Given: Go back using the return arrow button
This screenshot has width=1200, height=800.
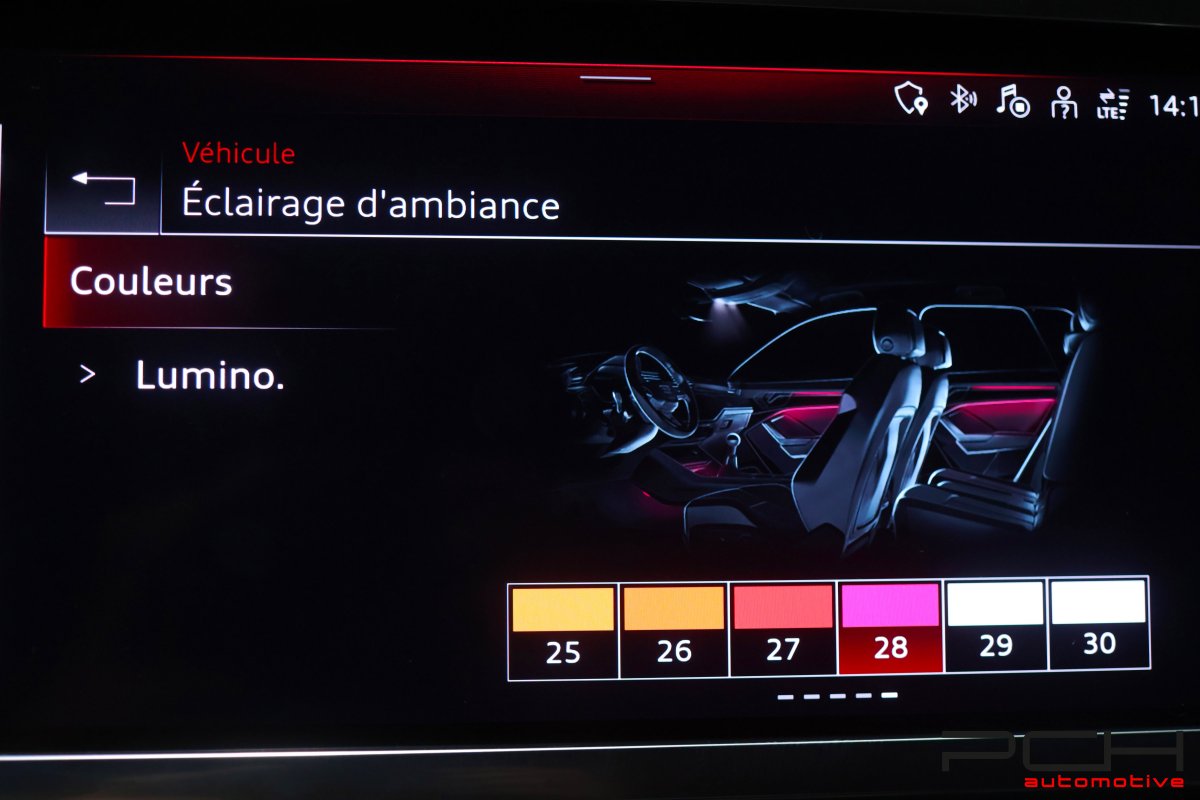Looking at the screenshot, I should [103, 189].
